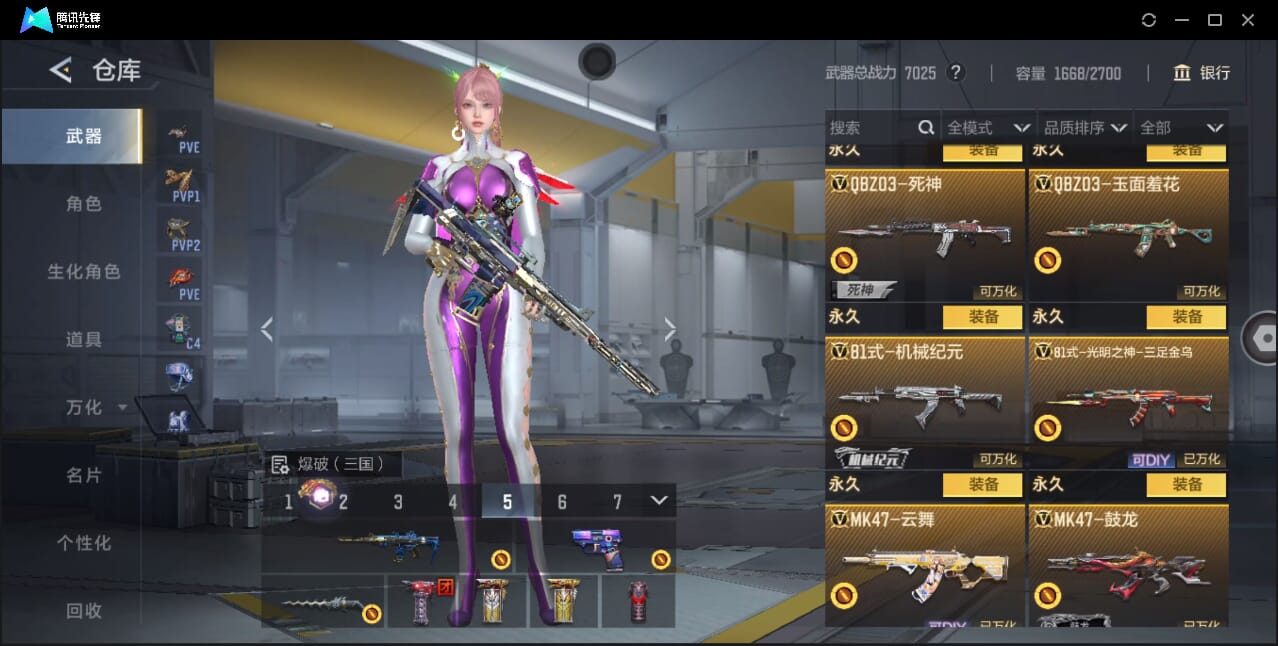Select the QBZ03-死神 weapon card
1278x646 pixels.
[925, 235]
